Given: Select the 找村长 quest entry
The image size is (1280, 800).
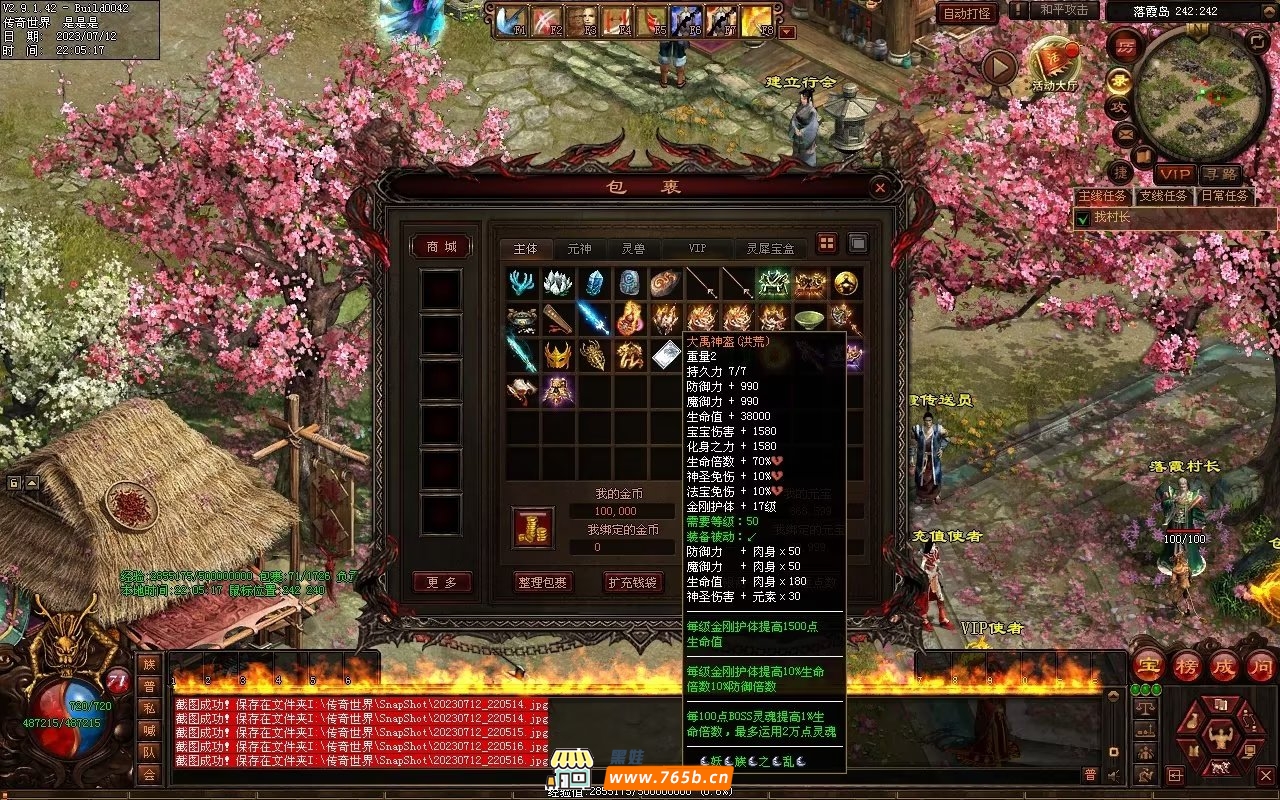Looking at the screenshot, I should (1111, 217).
